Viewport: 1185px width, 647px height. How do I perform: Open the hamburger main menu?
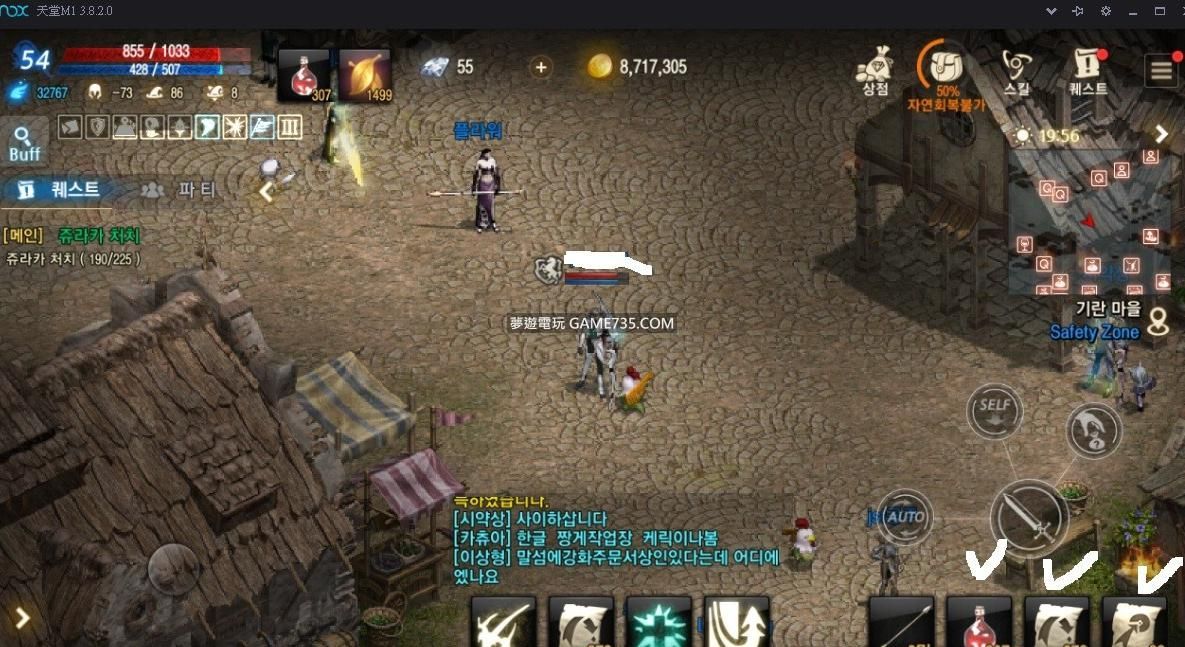[1161, 71]
